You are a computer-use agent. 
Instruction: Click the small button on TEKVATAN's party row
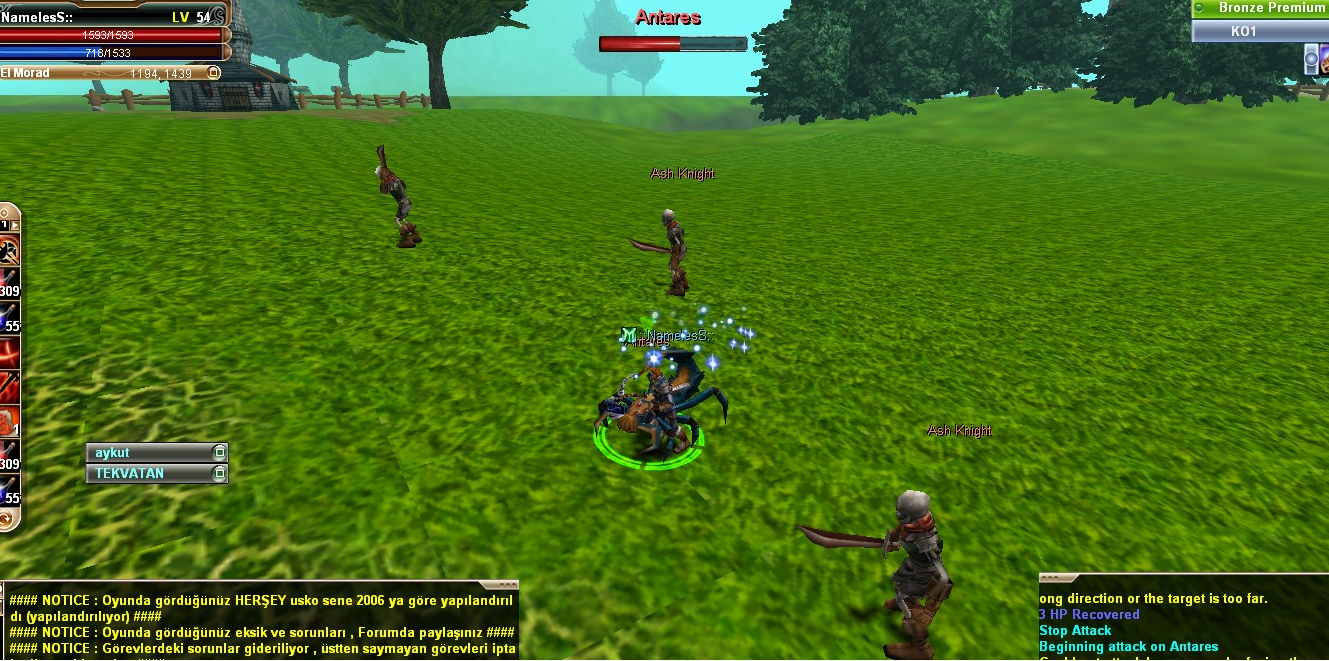click(x=219, y=473)
